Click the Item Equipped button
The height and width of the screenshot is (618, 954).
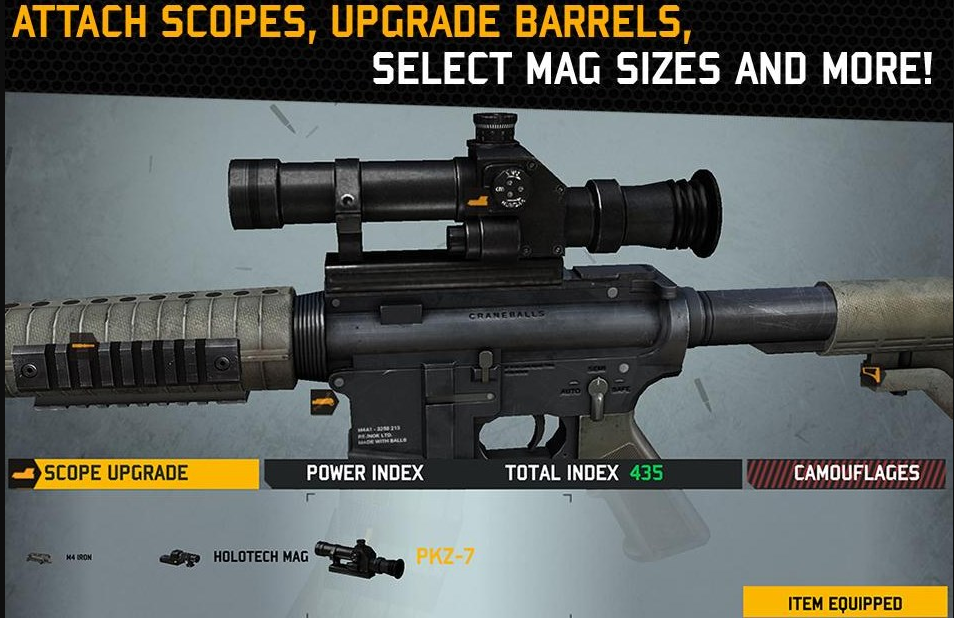845,603
